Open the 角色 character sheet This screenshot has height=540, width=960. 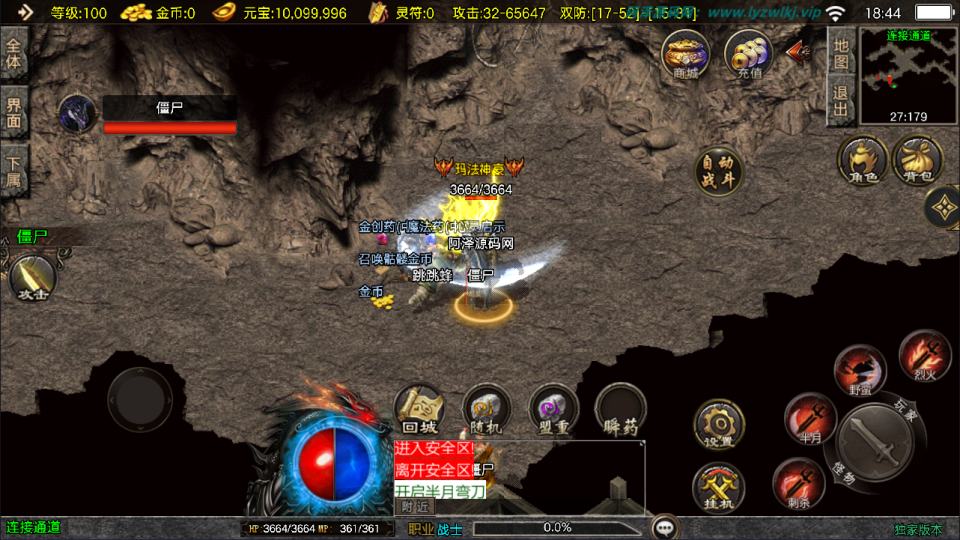point(863,161)
